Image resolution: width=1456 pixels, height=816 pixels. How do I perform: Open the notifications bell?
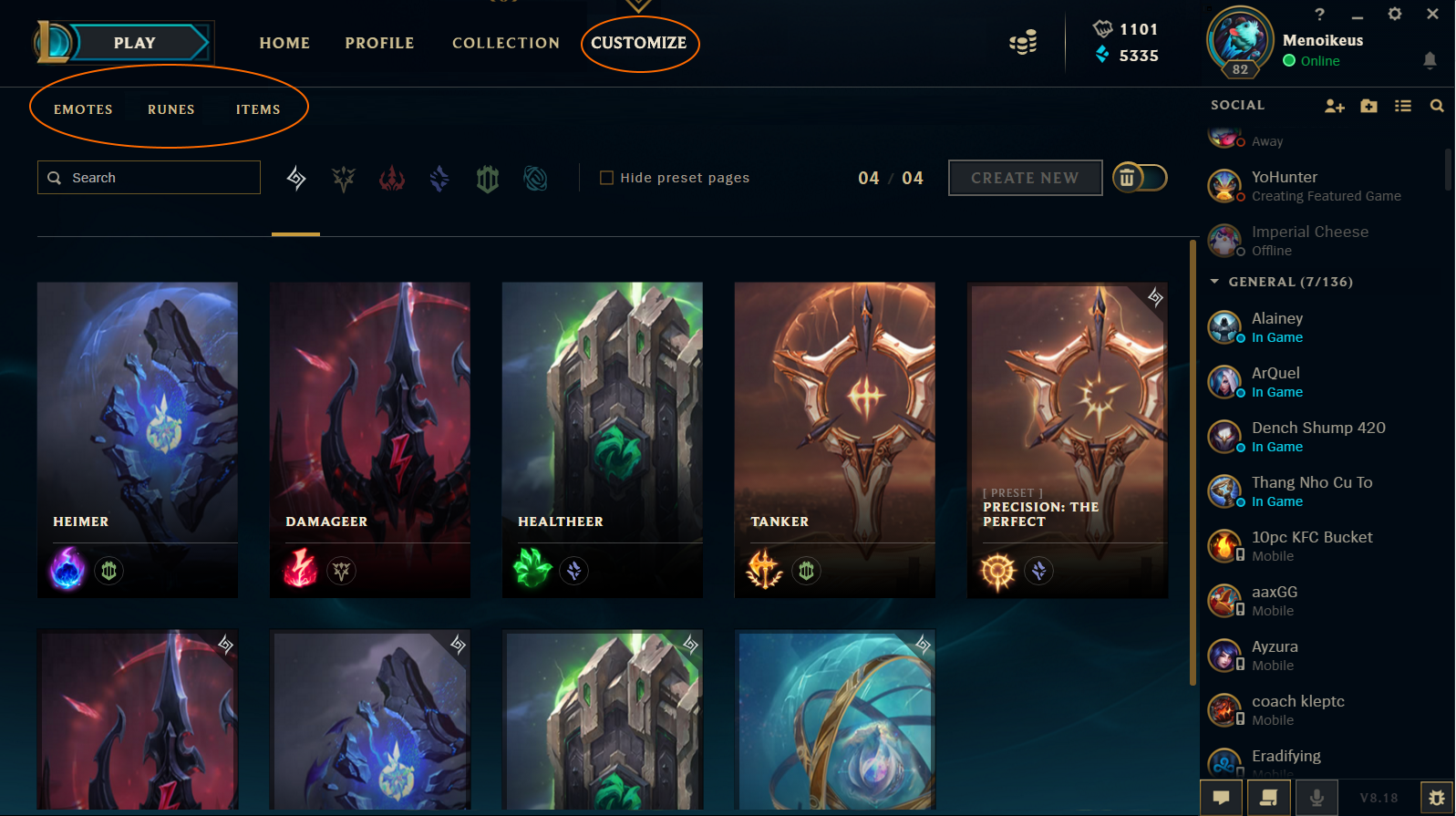point(1430,60)
